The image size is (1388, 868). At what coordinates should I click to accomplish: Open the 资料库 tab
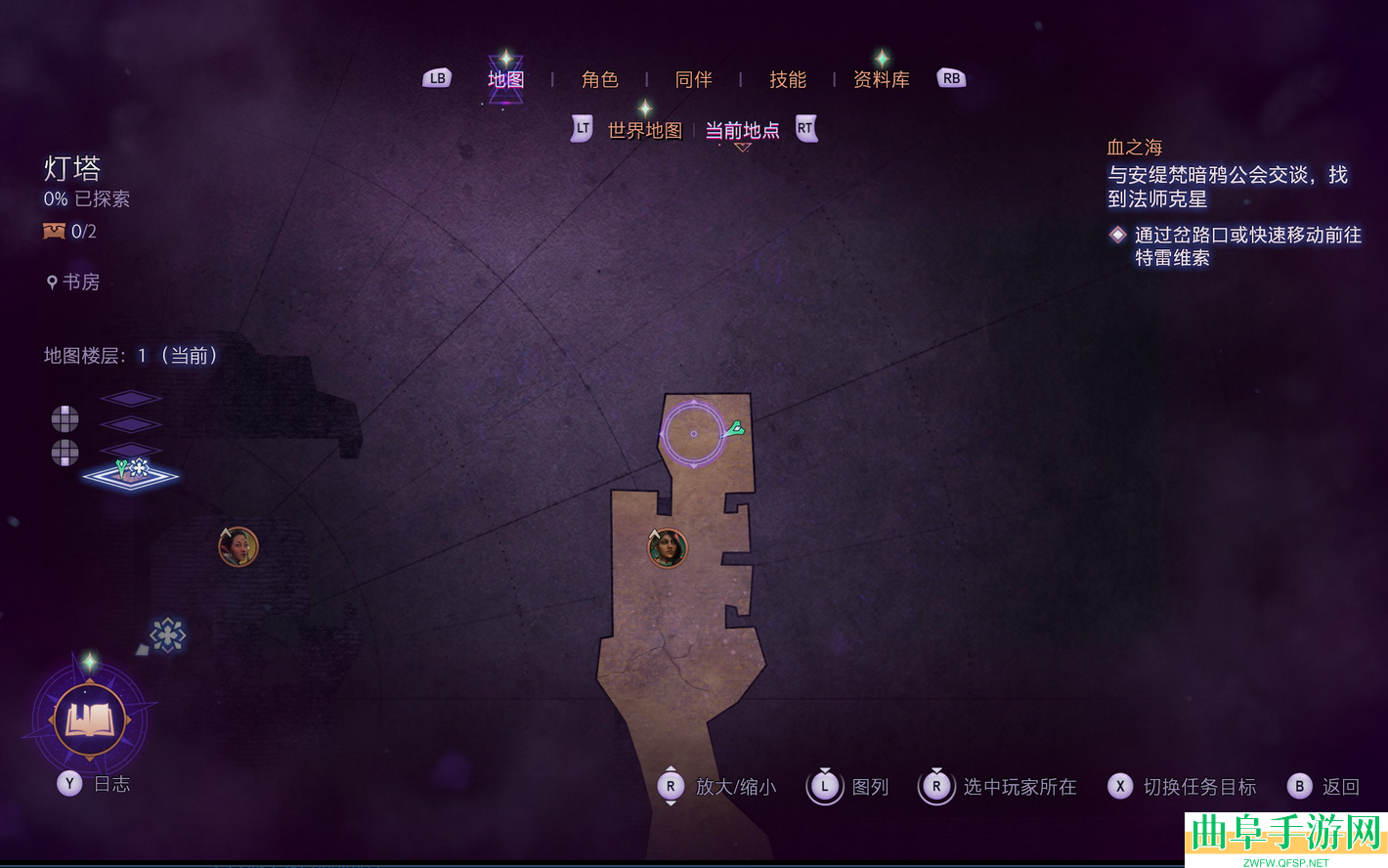[x=881, y=79]
